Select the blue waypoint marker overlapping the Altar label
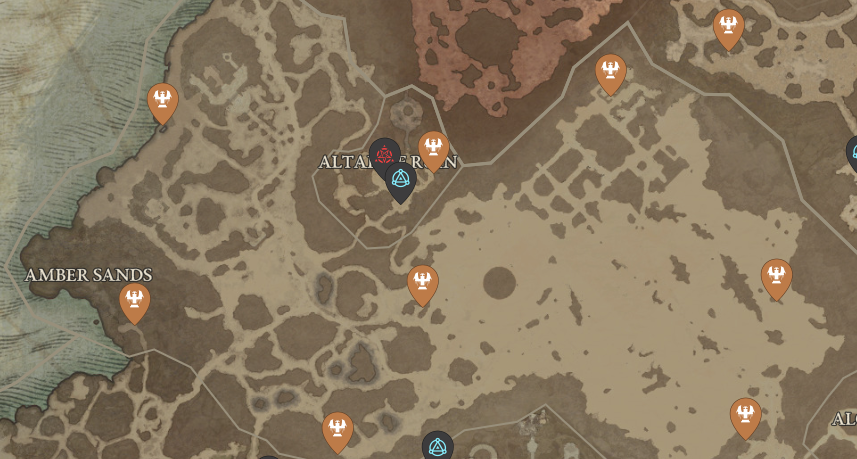857x459 pixels. [401, 180]
